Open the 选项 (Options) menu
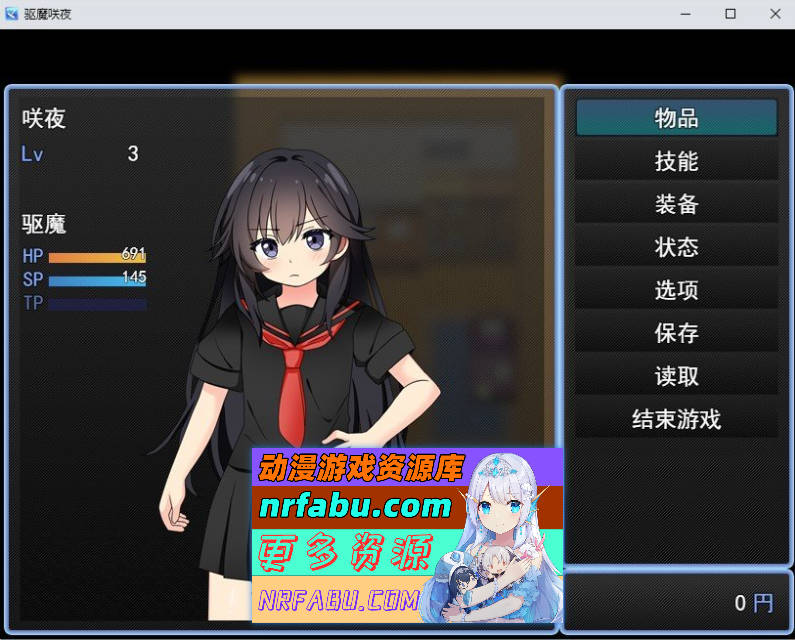 click(x=676, y=290)
